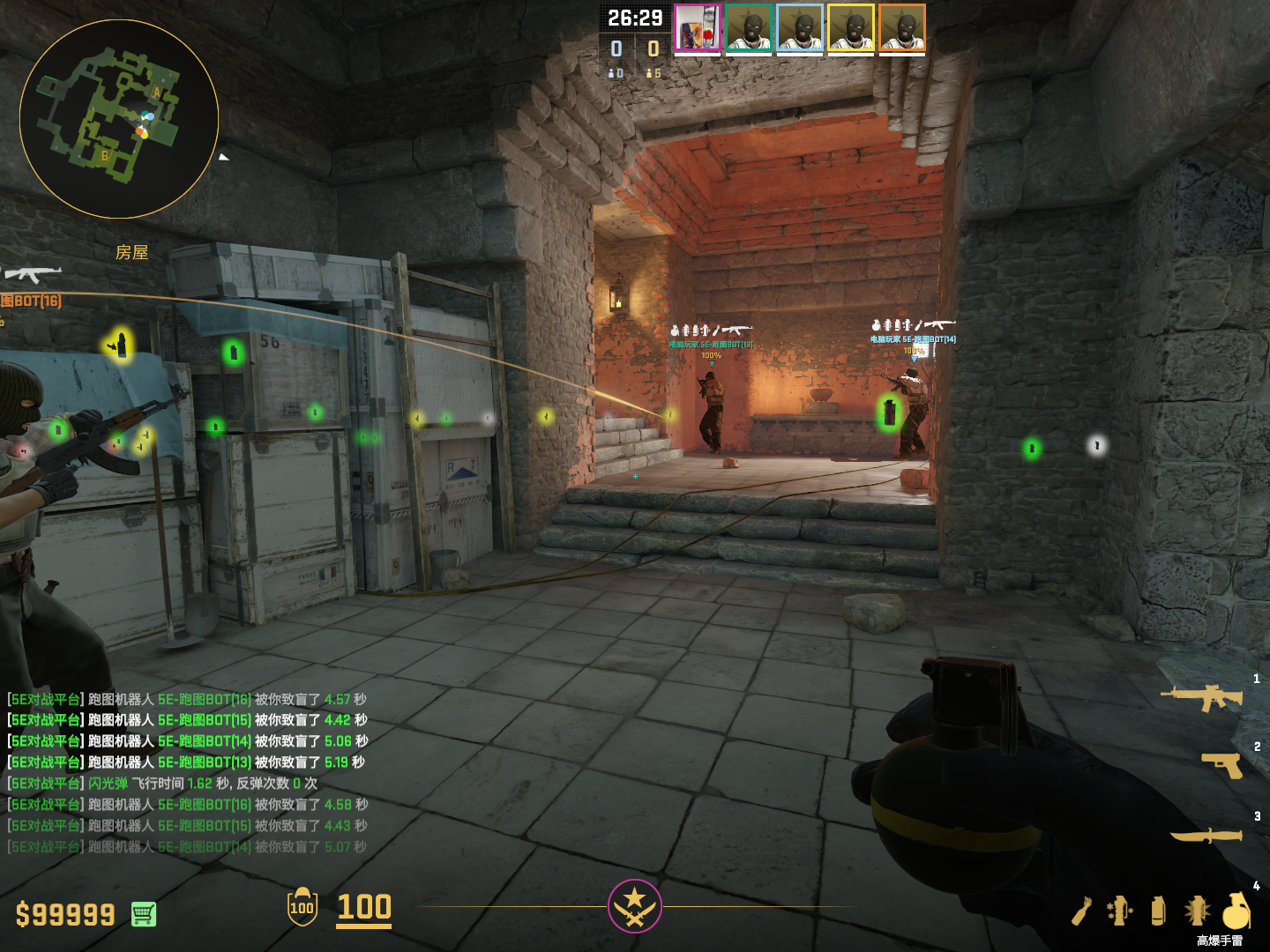
Task: Select the smoke grenade icon
Action: pos(1159,911)
